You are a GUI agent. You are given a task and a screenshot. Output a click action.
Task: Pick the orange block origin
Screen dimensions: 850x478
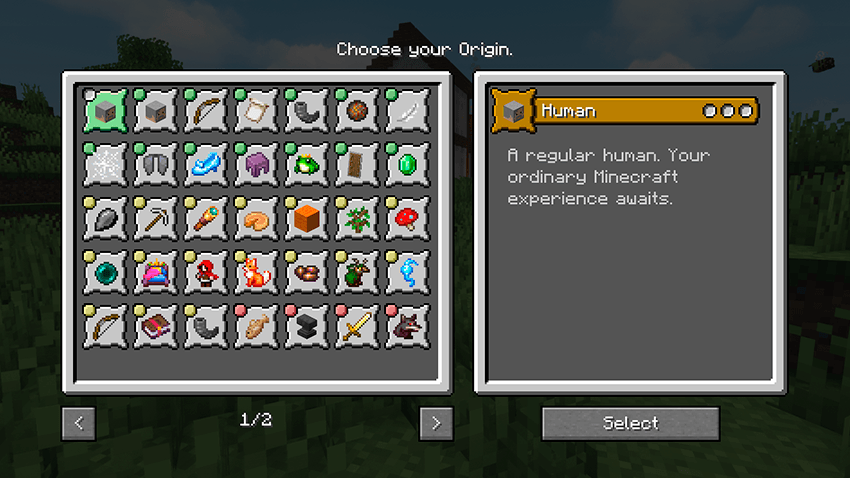pos(307,218)
